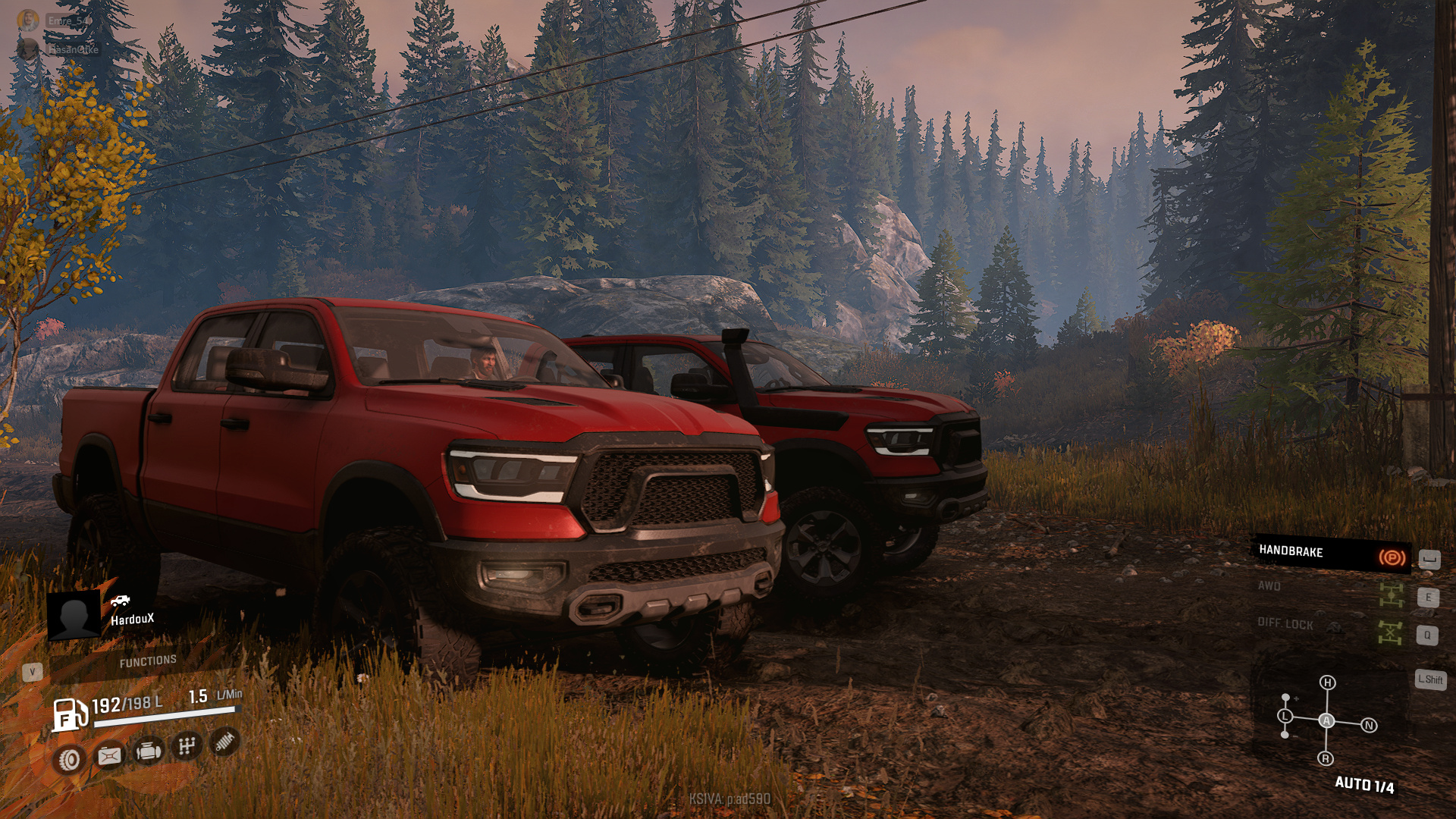Open the Functions menu
This screenshot has height=819, width=1456.
(x=148, y=662)
